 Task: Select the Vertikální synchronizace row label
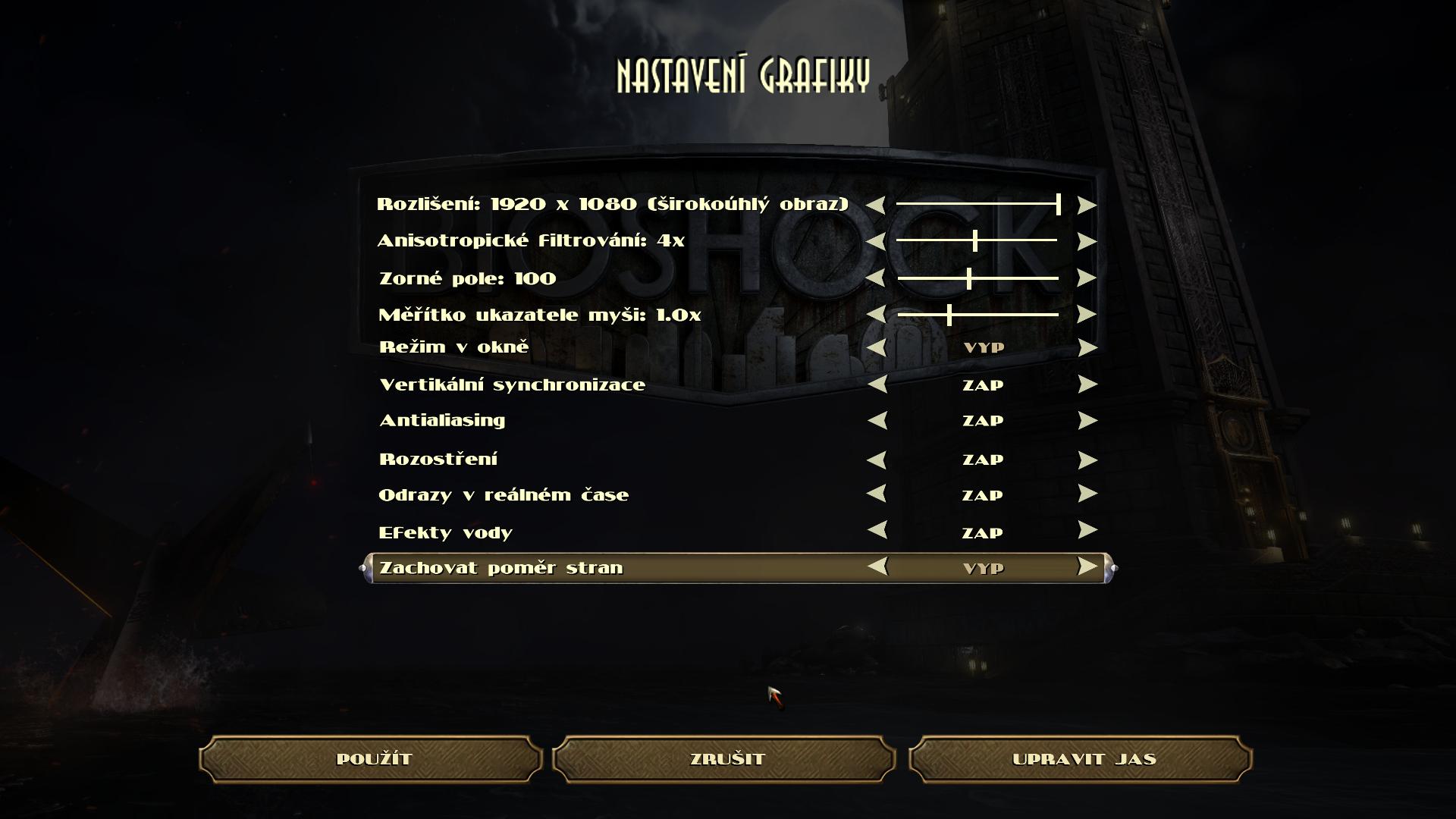point(512,385)
